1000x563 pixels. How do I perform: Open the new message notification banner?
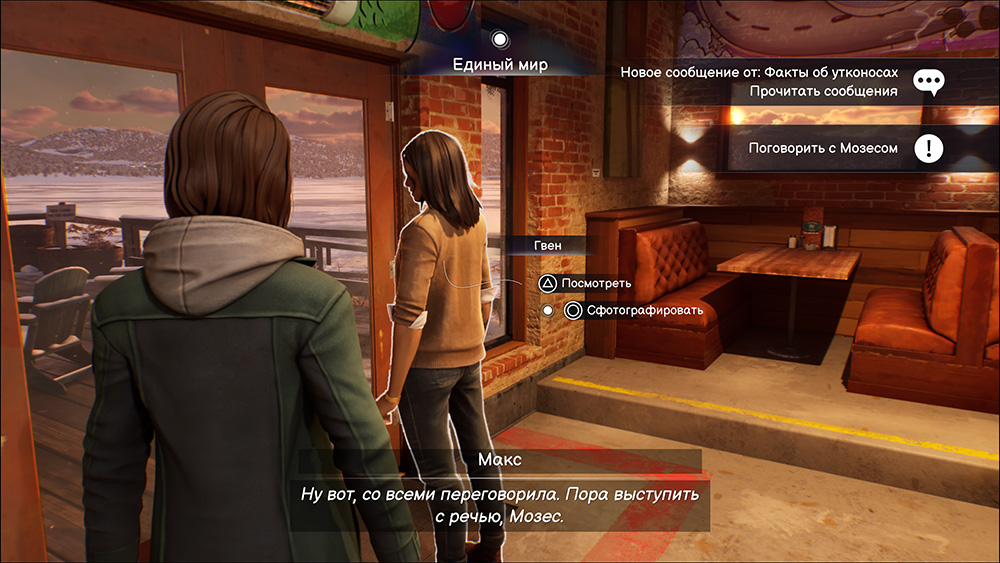(760, 82)
